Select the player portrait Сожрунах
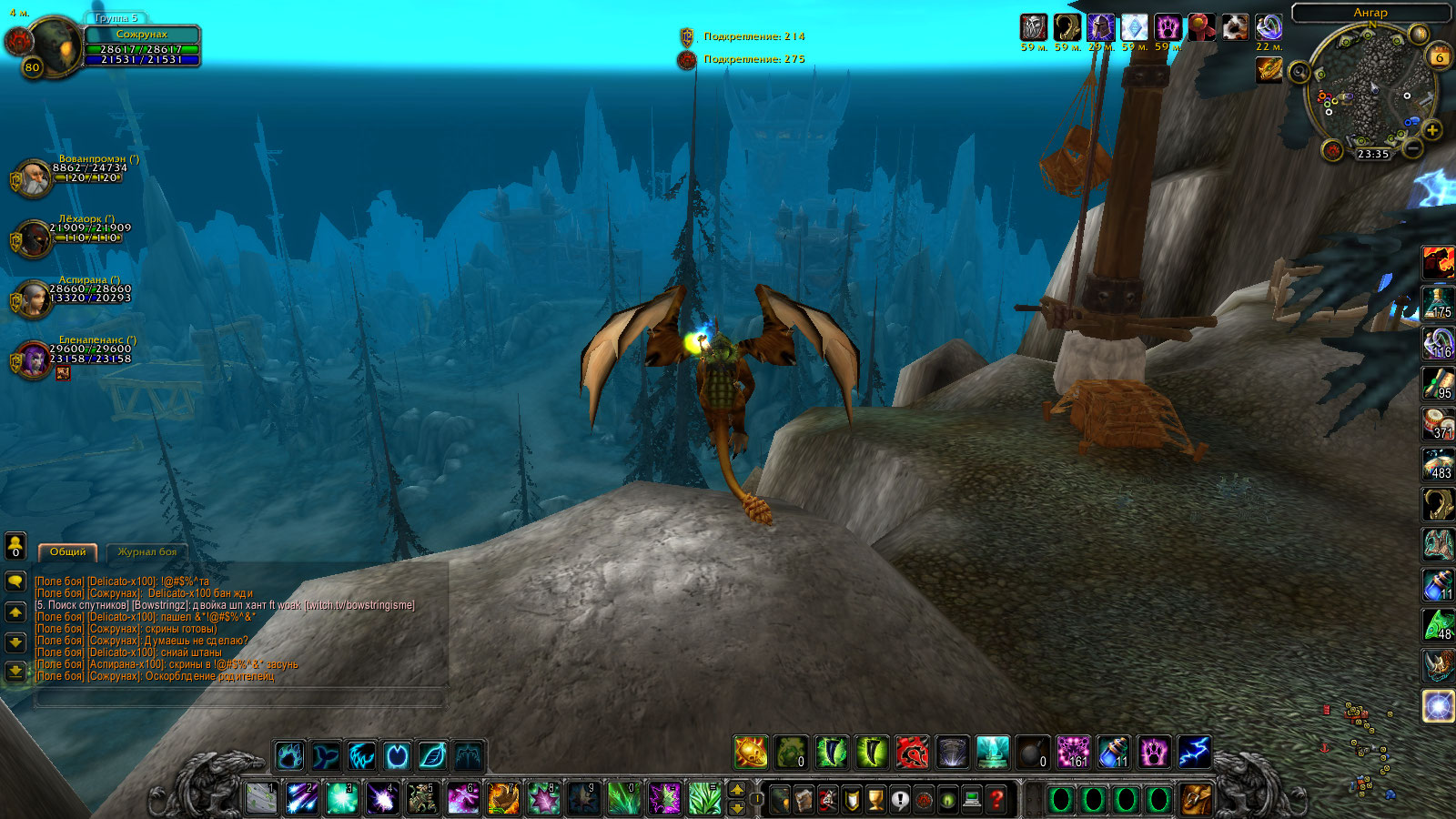 point(55,45)
